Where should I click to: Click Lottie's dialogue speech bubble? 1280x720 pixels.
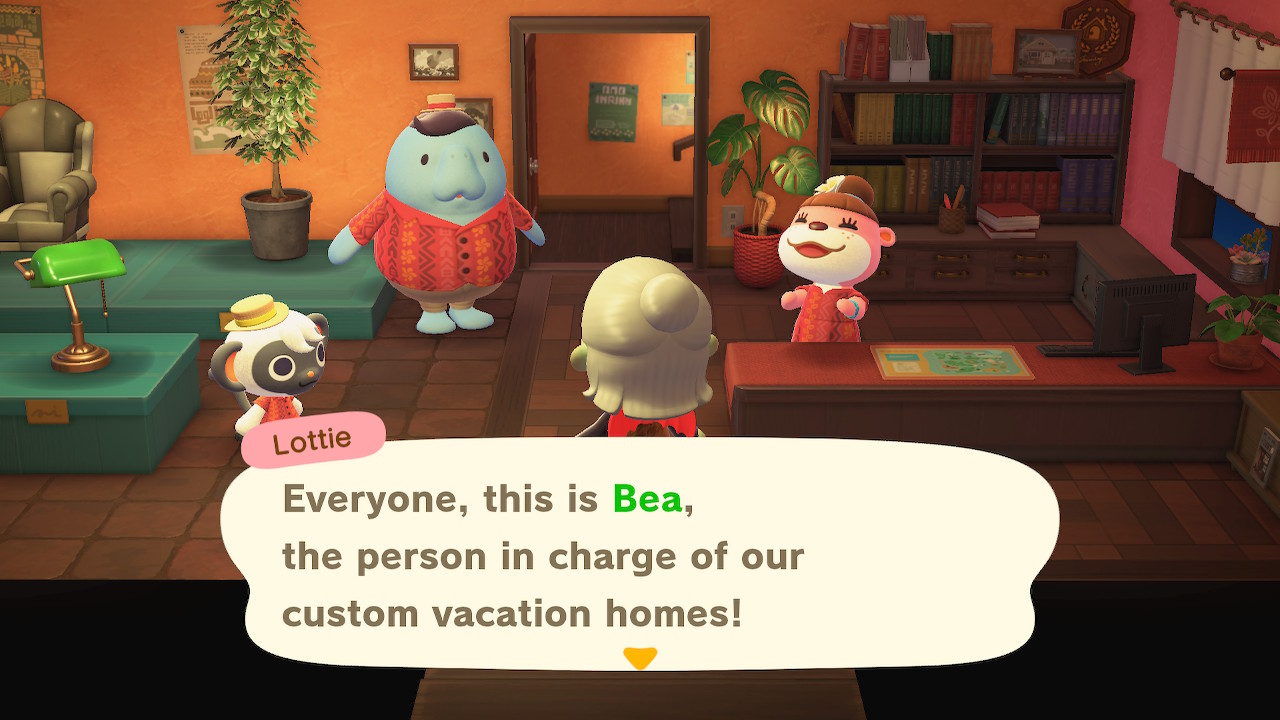point(640,553)
